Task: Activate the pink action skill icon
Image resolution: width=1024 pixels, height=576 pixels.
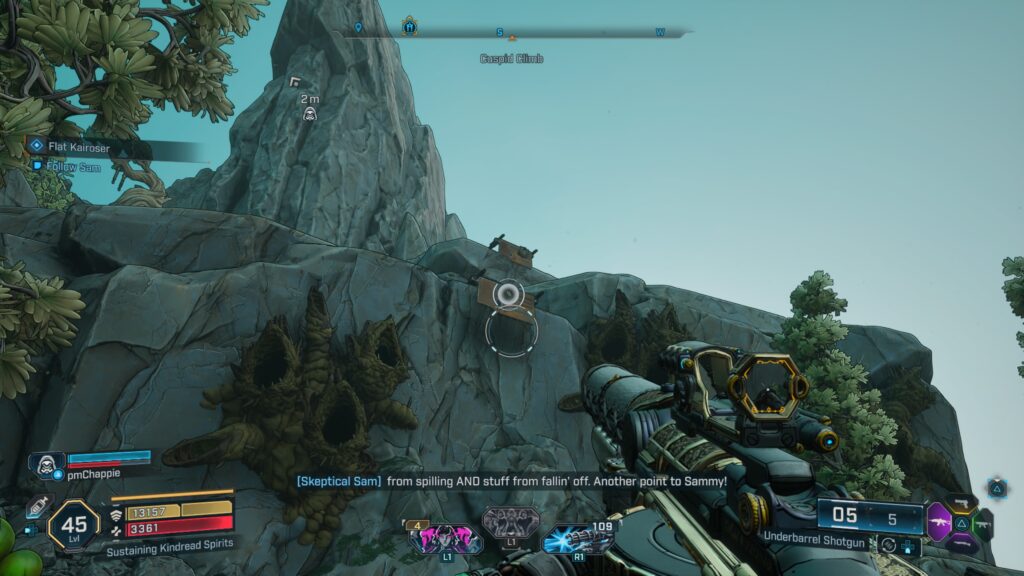Action: click(444, 539)
